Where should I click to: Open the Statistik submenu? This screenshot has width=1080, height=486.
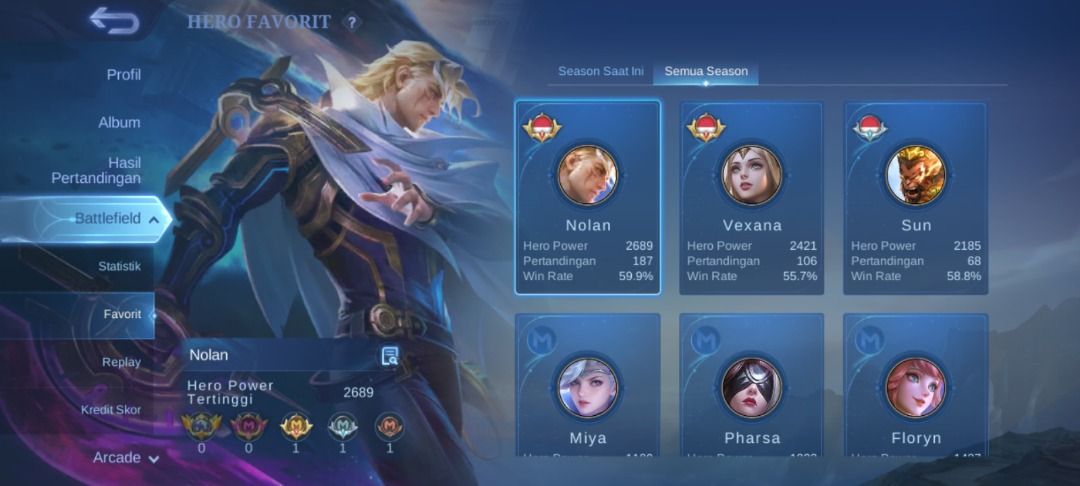pos(119,267)
